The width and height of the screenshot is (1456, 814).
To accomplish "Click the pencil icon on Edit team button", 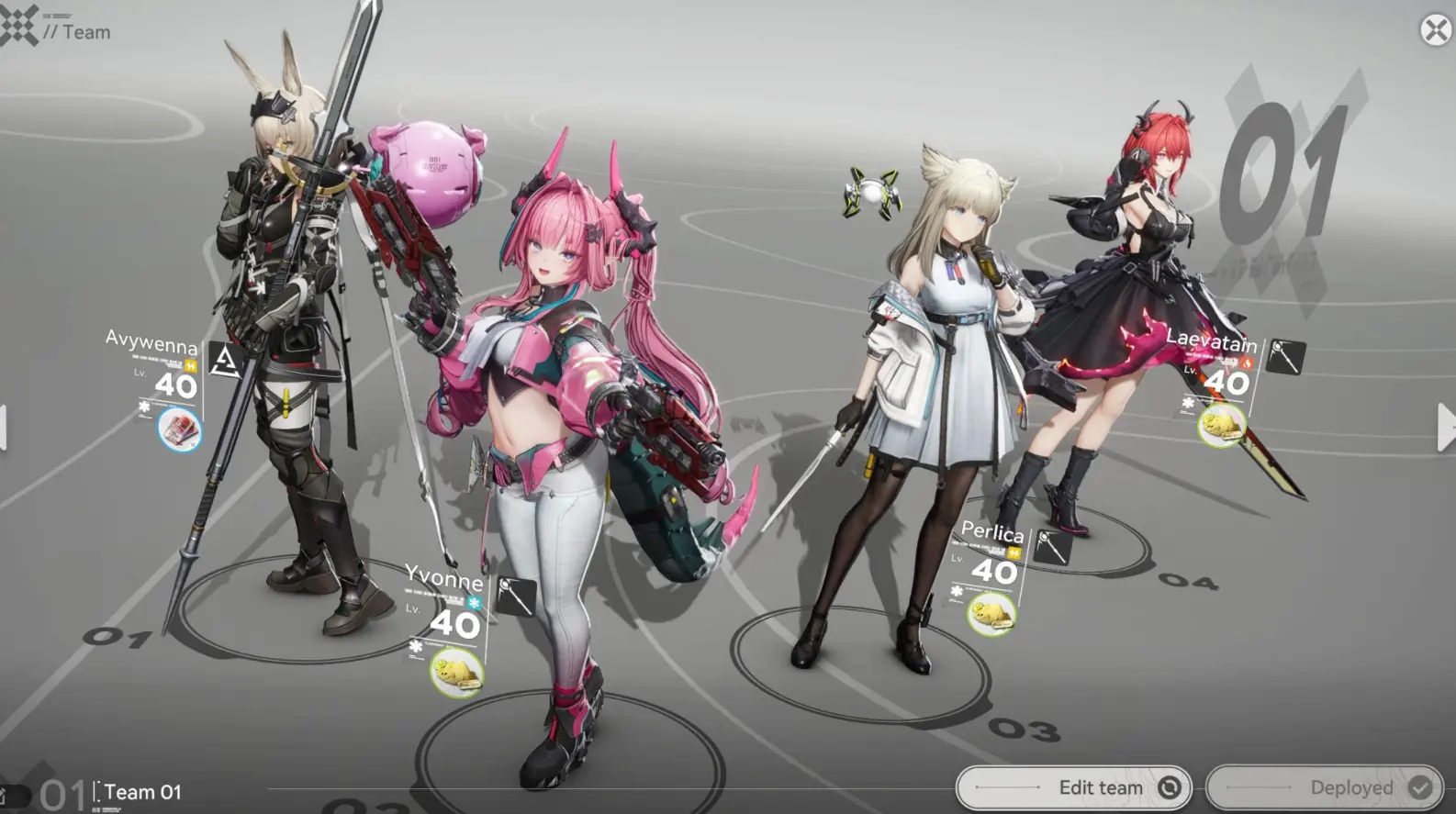I will tap(1170, 787).
